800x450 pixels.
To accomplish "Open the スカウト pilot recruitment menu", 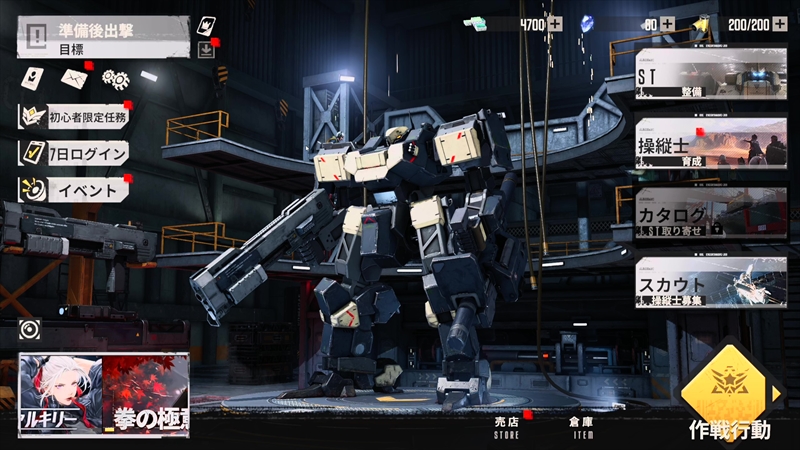I will (x=712, y=282).
